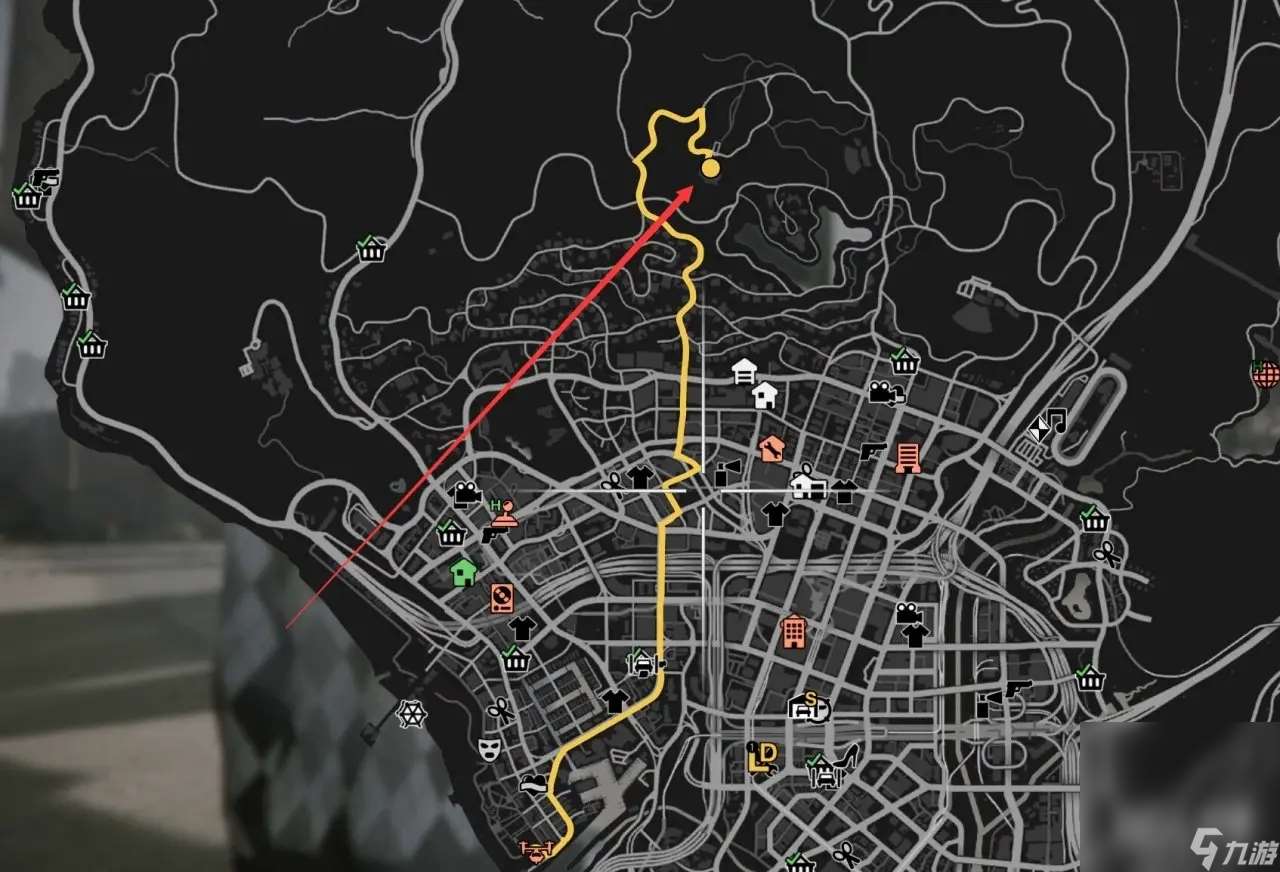Click the orange apartment building blip downtown

(x=794, y=632)
